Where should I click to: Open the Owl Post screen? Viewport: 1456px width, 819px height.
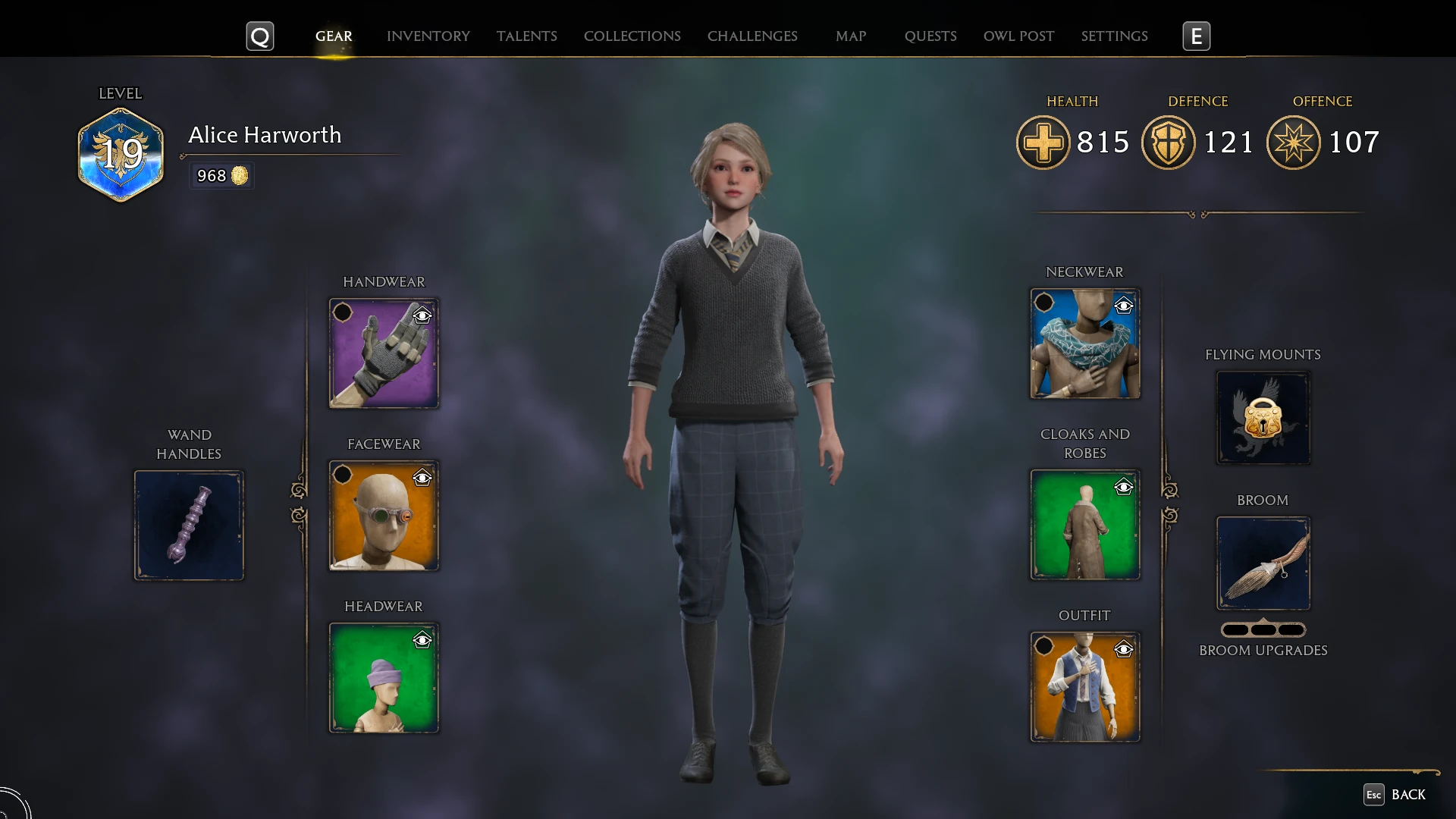click(1018, 36)
